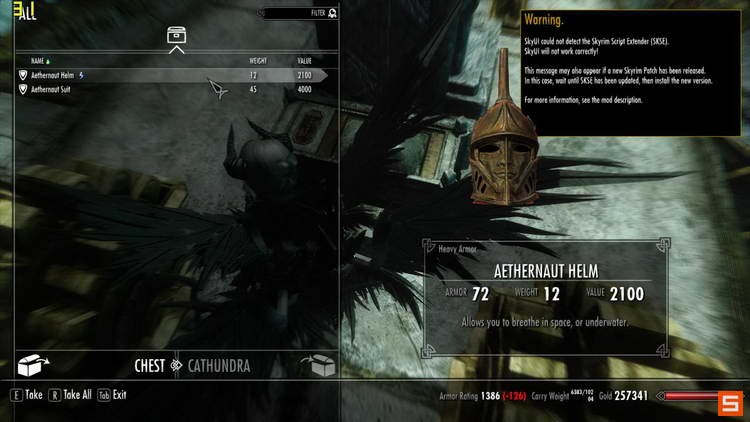Image resolution: width=750 pixels, height=422 pixels.
Task: Click the orange S logo overlay
Action: tap(730, 402)
